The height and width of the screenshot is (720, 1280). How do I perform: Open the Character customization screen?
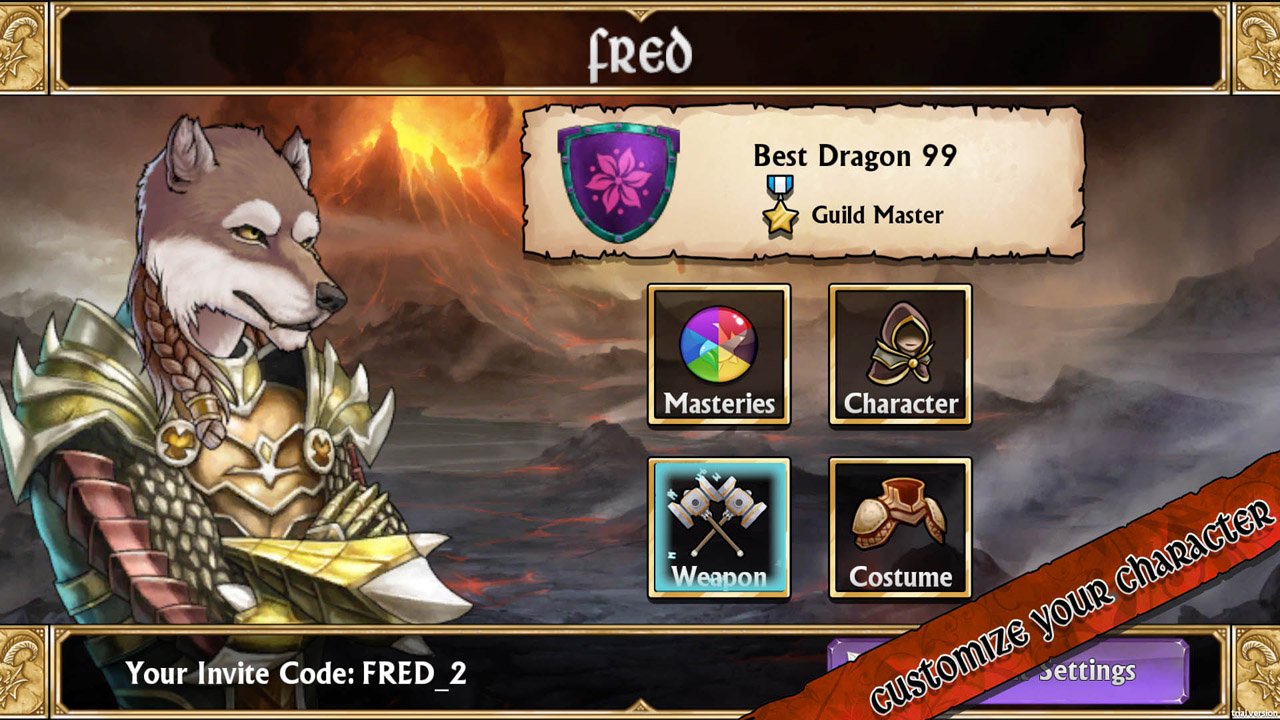click(x=898, y=355)
